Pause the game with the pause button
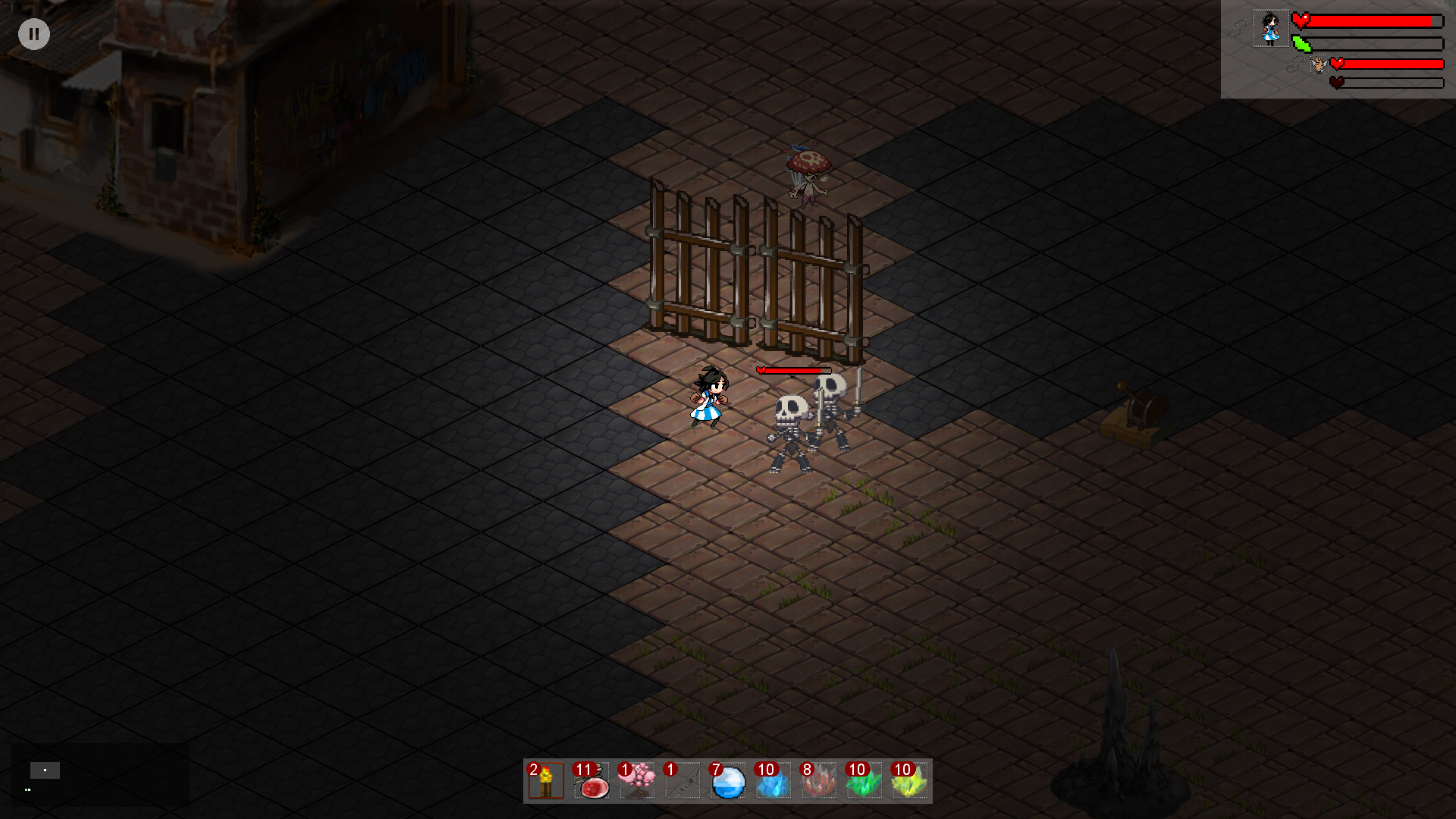1456x819 pixels. click(34, 34)
